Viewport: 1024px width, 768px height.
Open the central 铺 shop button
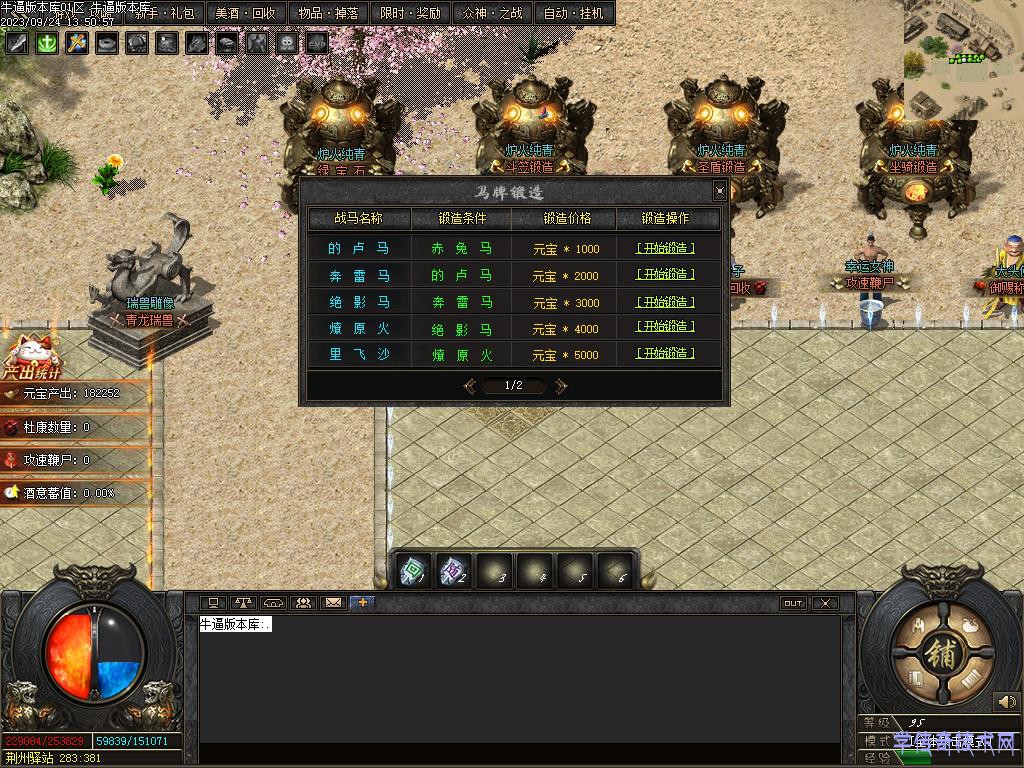click(x=942, y=653)
